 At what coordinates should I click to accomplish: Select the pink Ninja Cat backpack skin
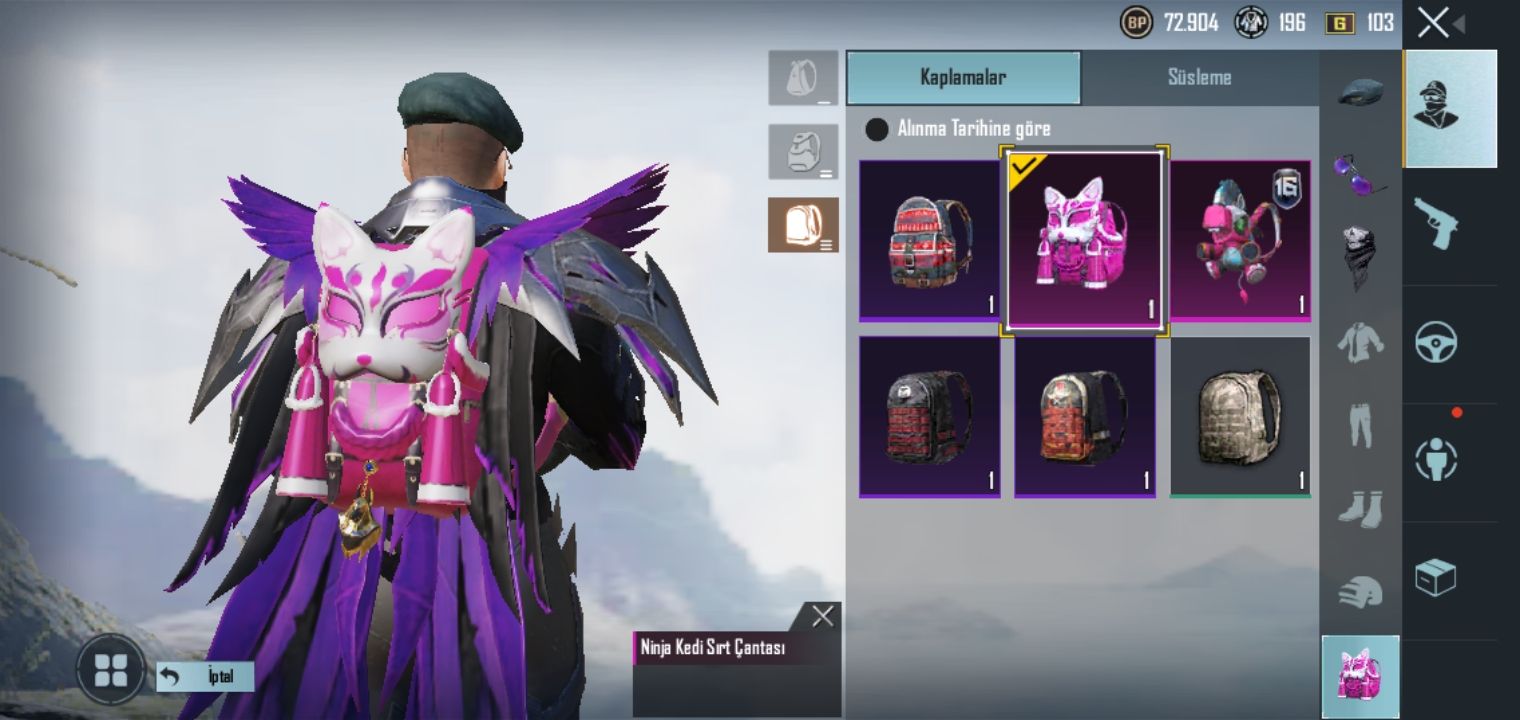tap(1084, 240)
